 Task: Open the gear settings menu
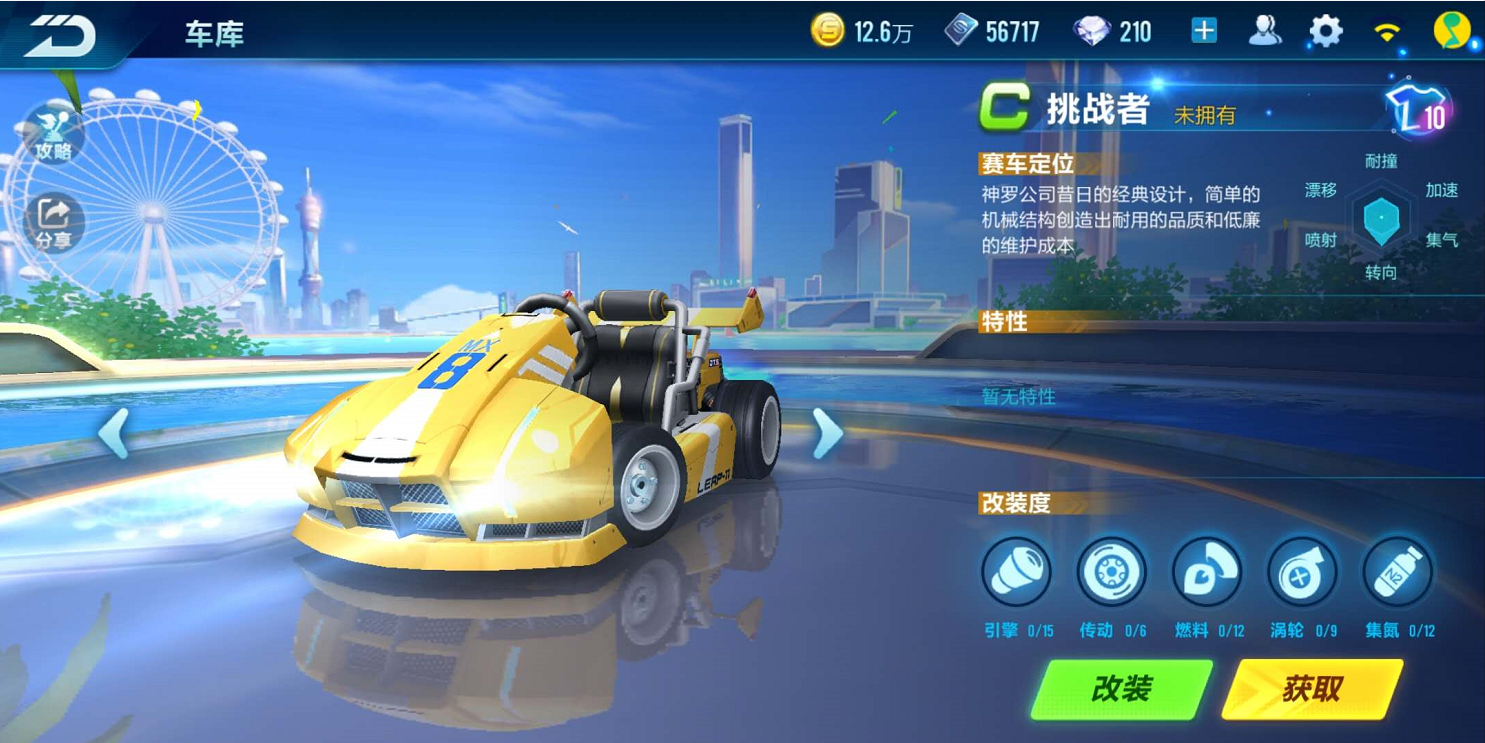tap(1326, 31)
